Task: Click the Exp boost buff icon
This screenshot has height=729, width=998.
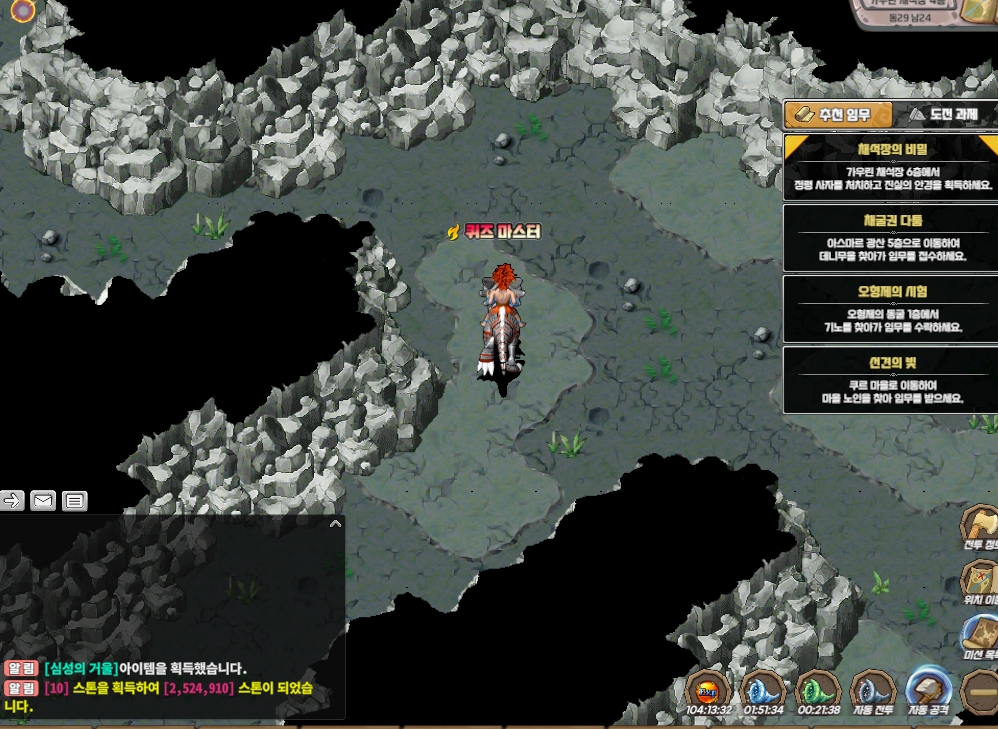Action: [708, 689]
